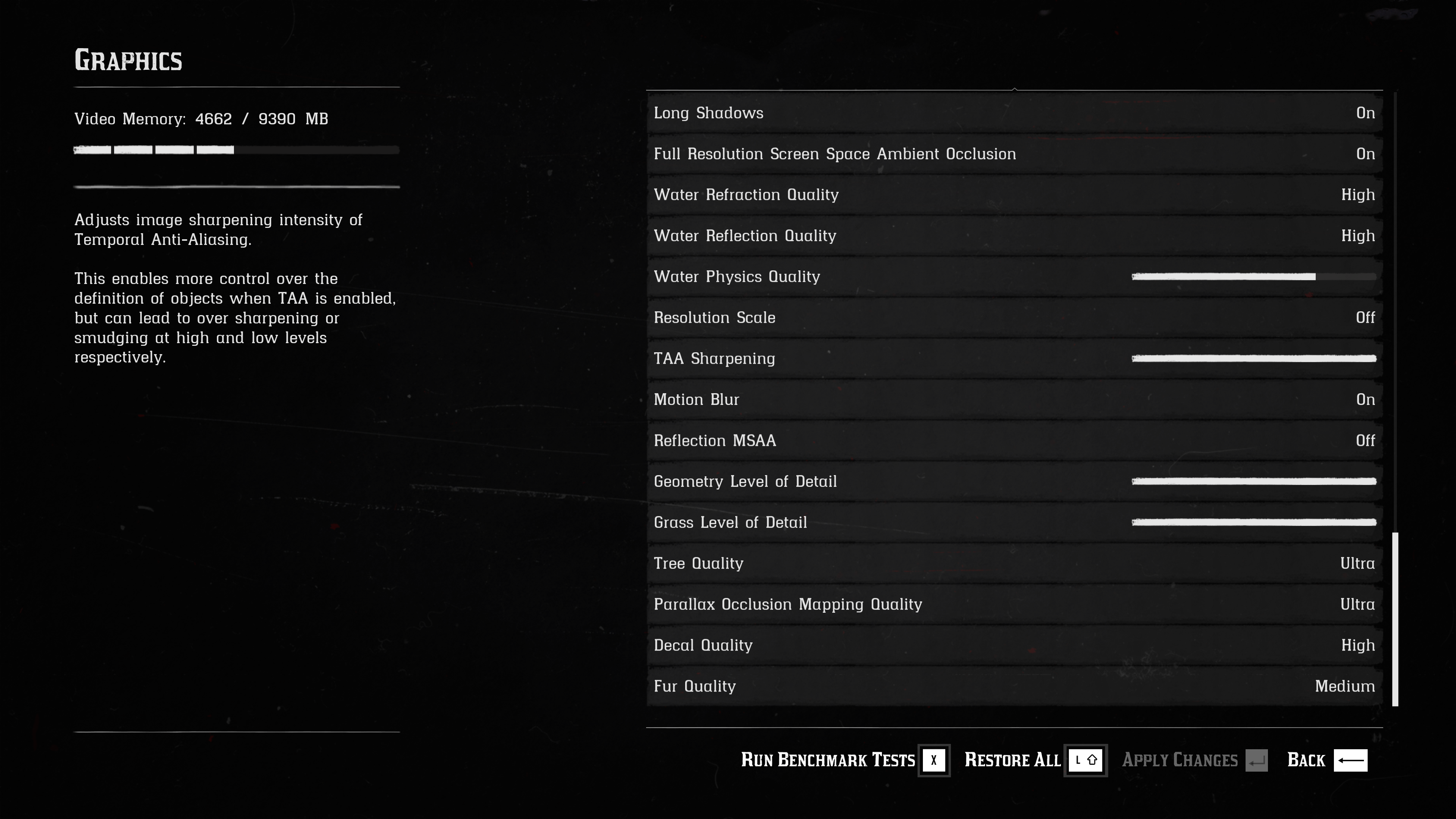1456x819 pixels.
Task: Adjust the Water Physics Quality slider
Action: tap(1254, 277)
